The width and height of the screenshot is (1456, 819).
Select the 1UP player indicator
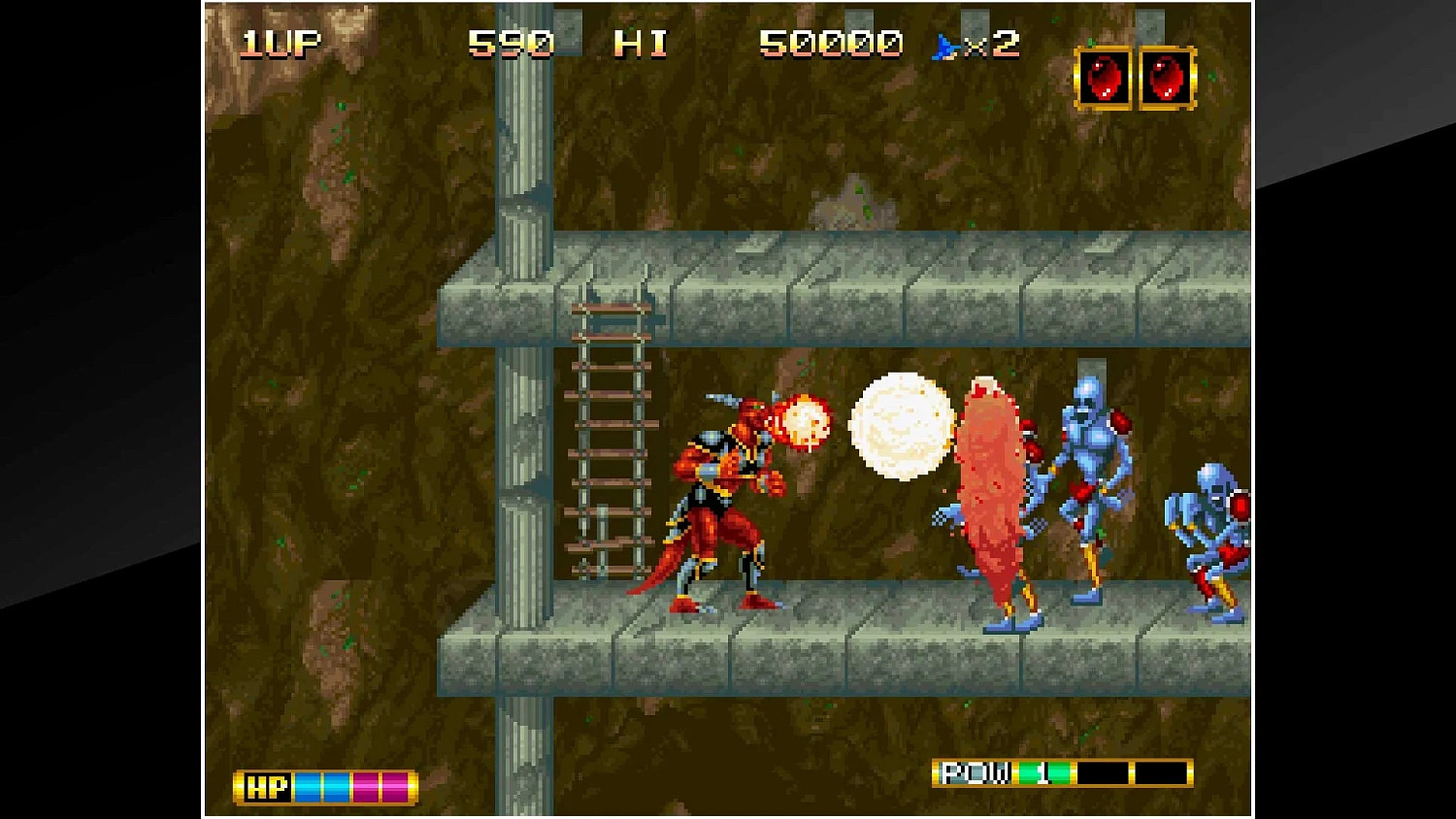(277, 41)
